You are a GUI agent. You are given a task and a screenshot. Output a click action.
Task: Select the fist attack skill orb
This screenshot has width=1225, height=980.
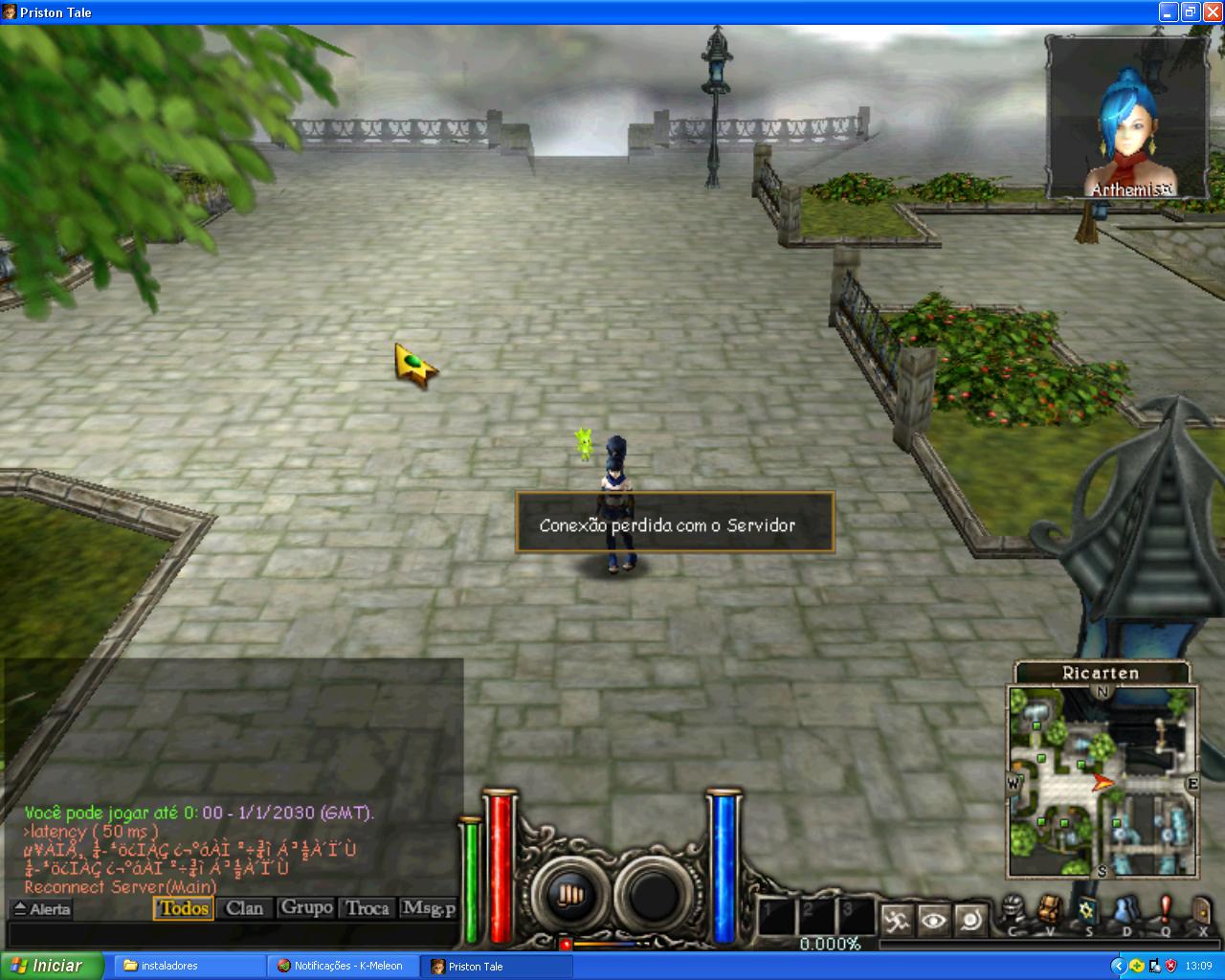click(x=568, y=896)
